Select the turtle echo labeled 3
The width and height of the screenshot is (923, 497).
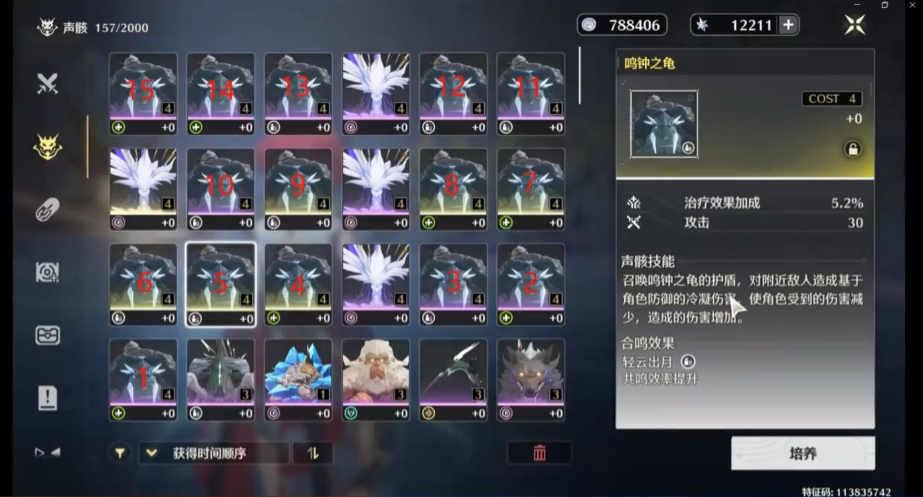tap(453, 284)
